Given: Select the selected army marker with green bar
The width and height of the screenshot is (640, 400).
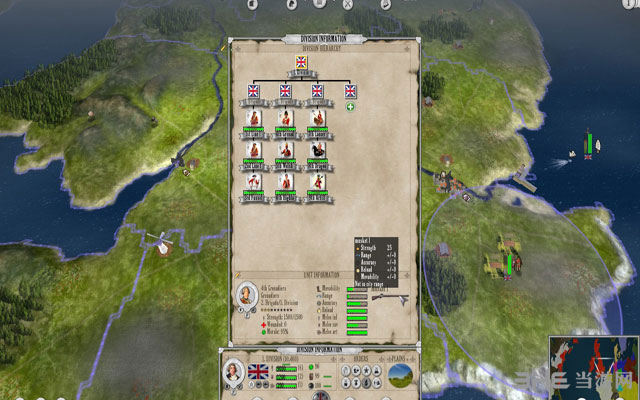Looking at the screenshot, I should (x=505, y=262).
